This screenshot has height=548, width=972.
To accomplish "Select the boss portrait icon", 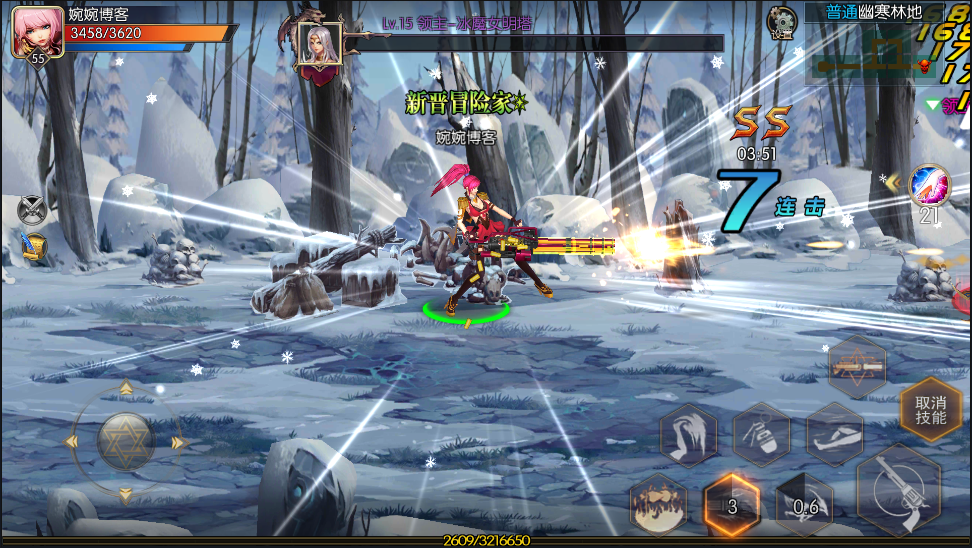I will point(320,43).
